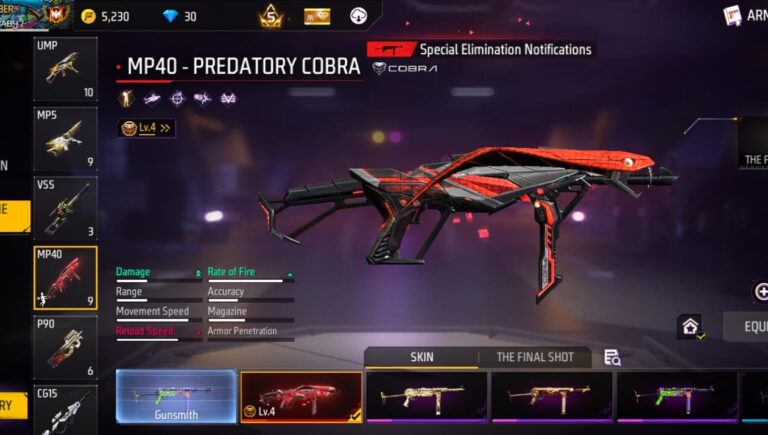Open the VSS weapon skins
Image resolution: width=768 pixels, height=435 pixels.
click(65, 208)
